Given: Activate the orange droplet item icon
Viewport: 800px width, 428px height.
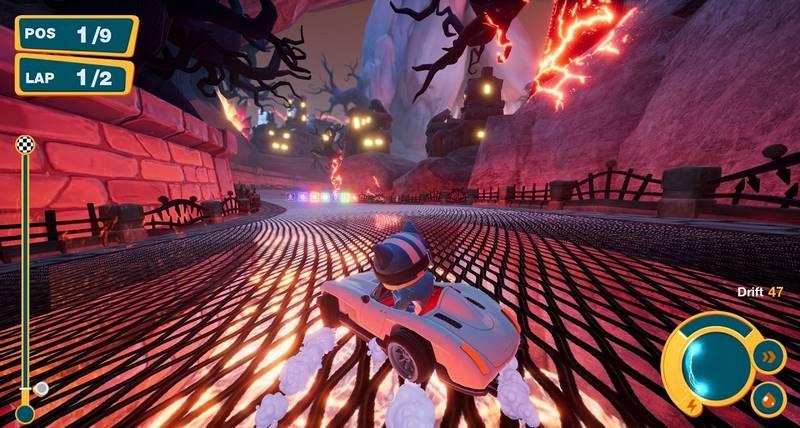Looking at the screenshot, I should (768, 397).
